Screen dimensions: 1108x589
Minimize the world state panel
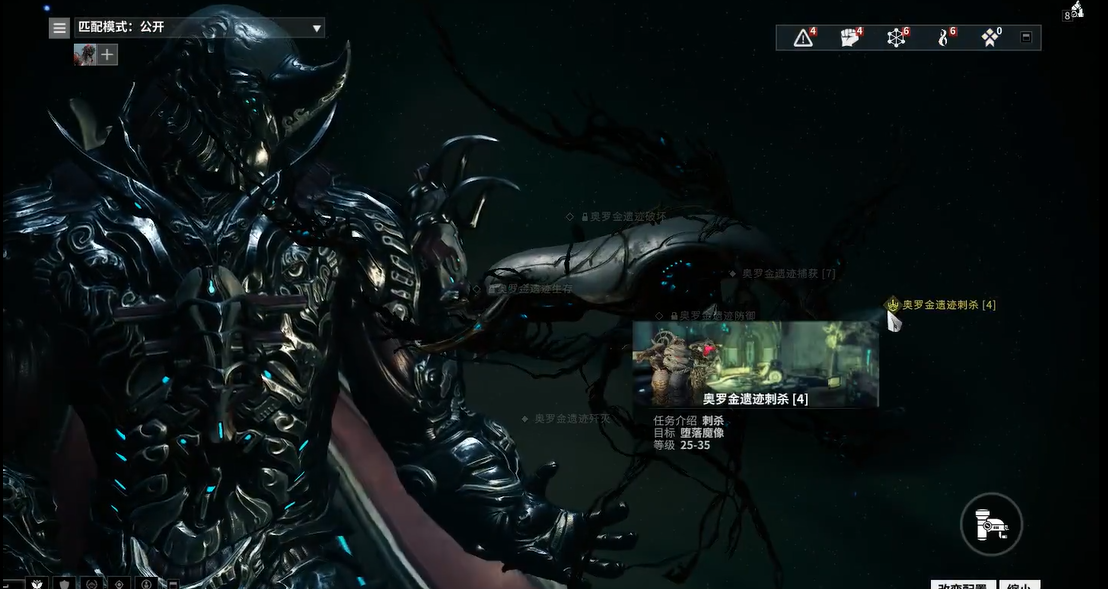click(x=1025, y=38)
